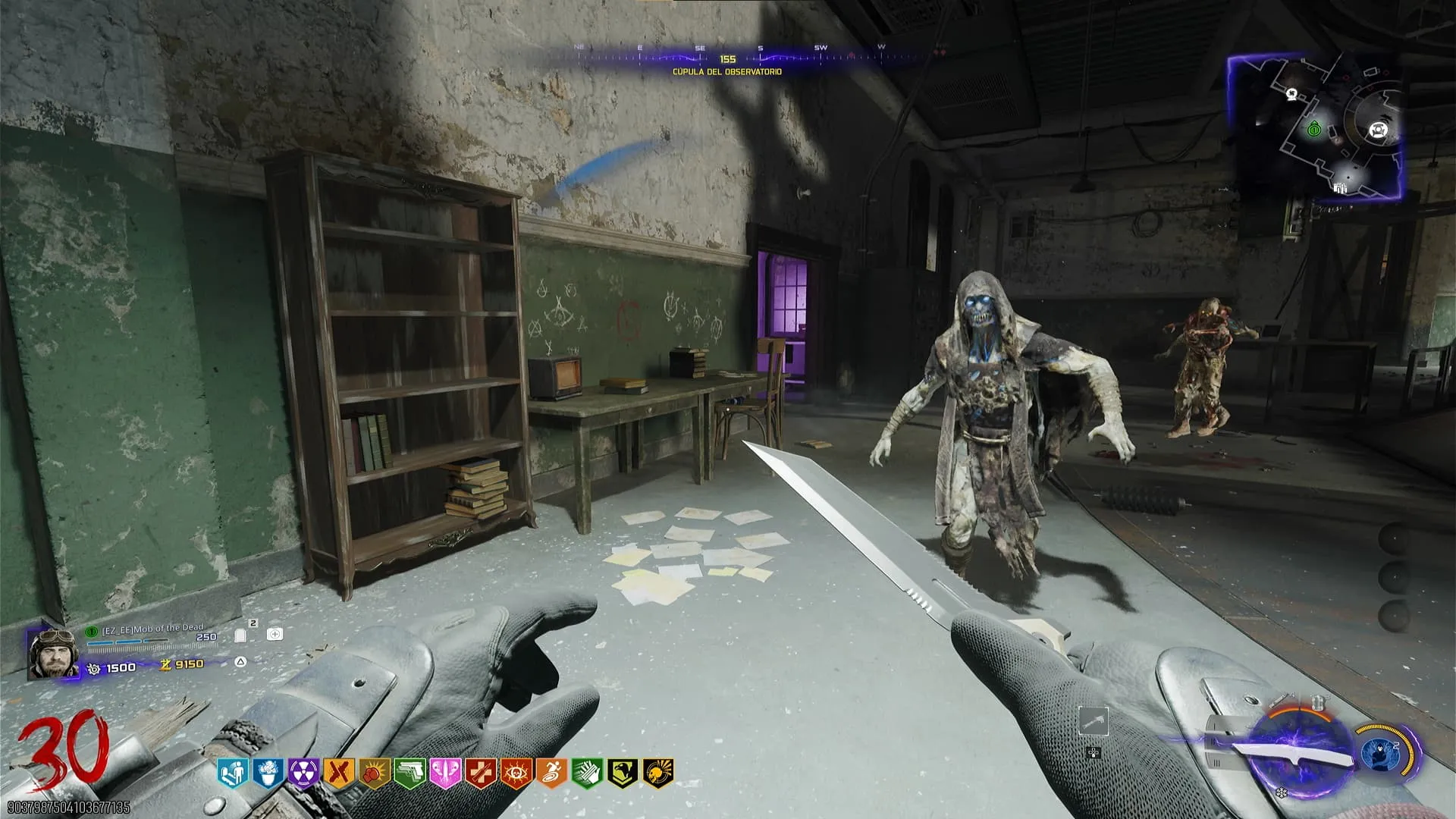Select the yellow screaming skull perk
1456x819 pixels.
click(x=657, y=773)
